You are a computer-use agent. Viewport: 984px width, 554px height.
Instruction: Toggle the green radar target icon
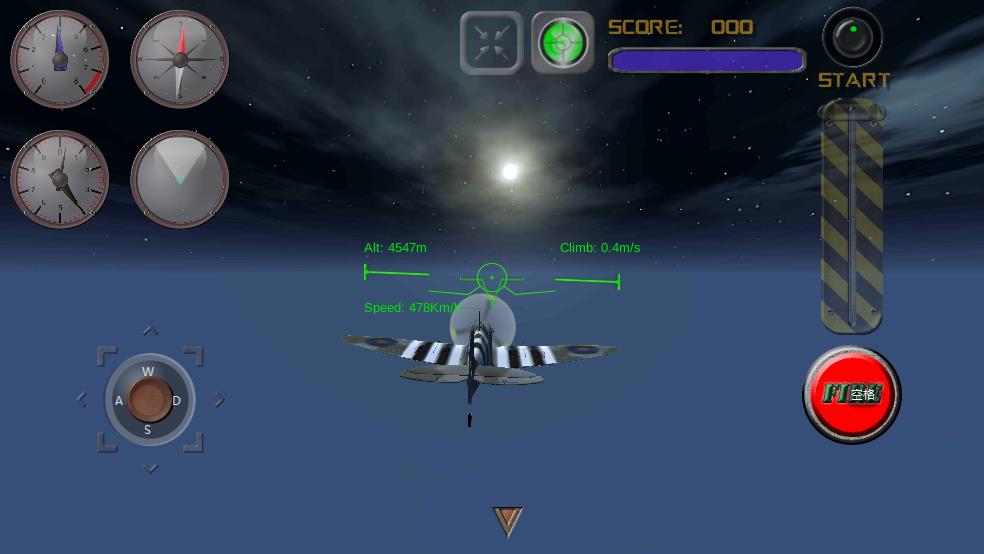pyautogui.click(x=563, y=43)
